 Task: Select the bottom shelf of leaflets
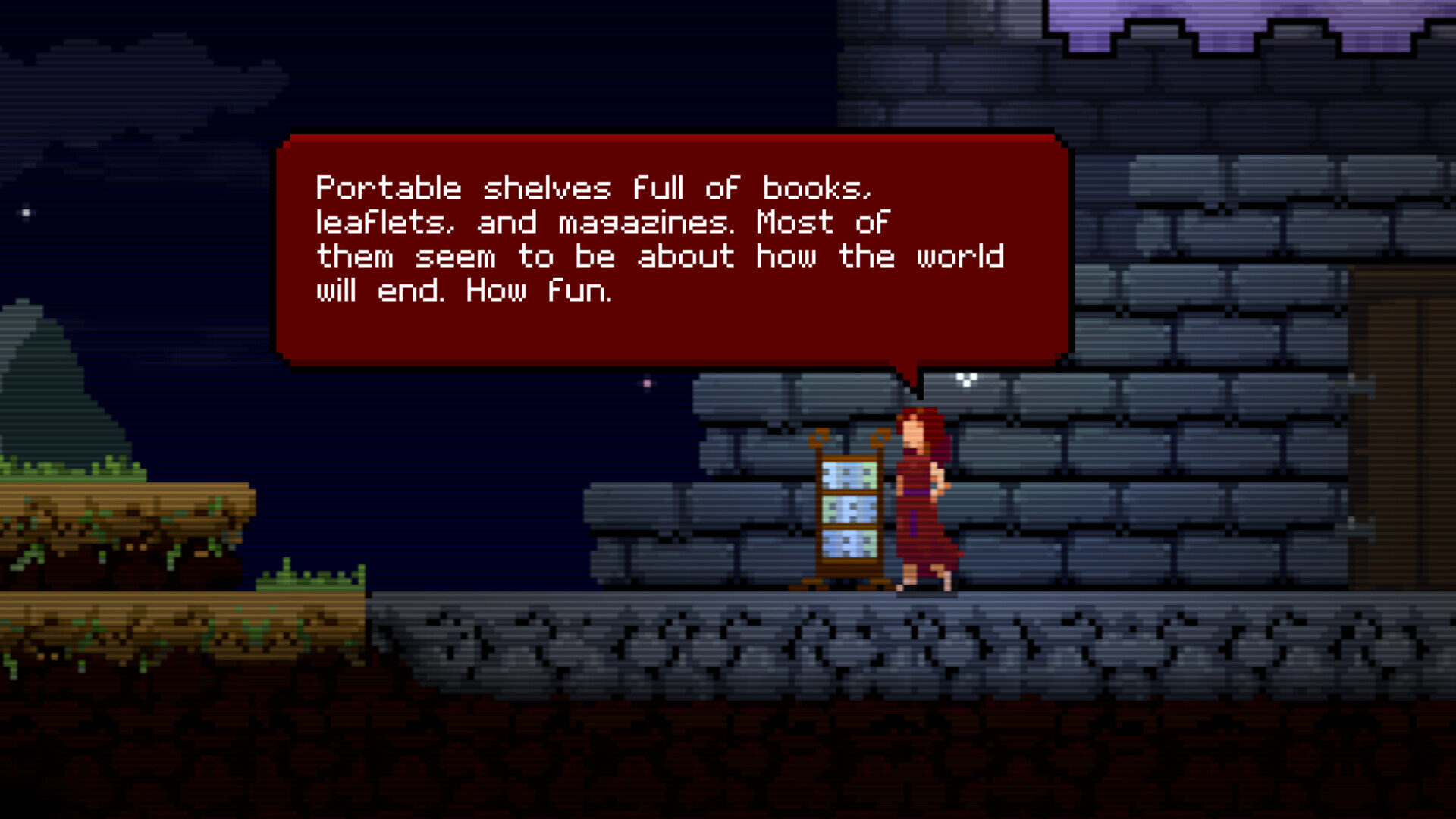coord(849,544)
